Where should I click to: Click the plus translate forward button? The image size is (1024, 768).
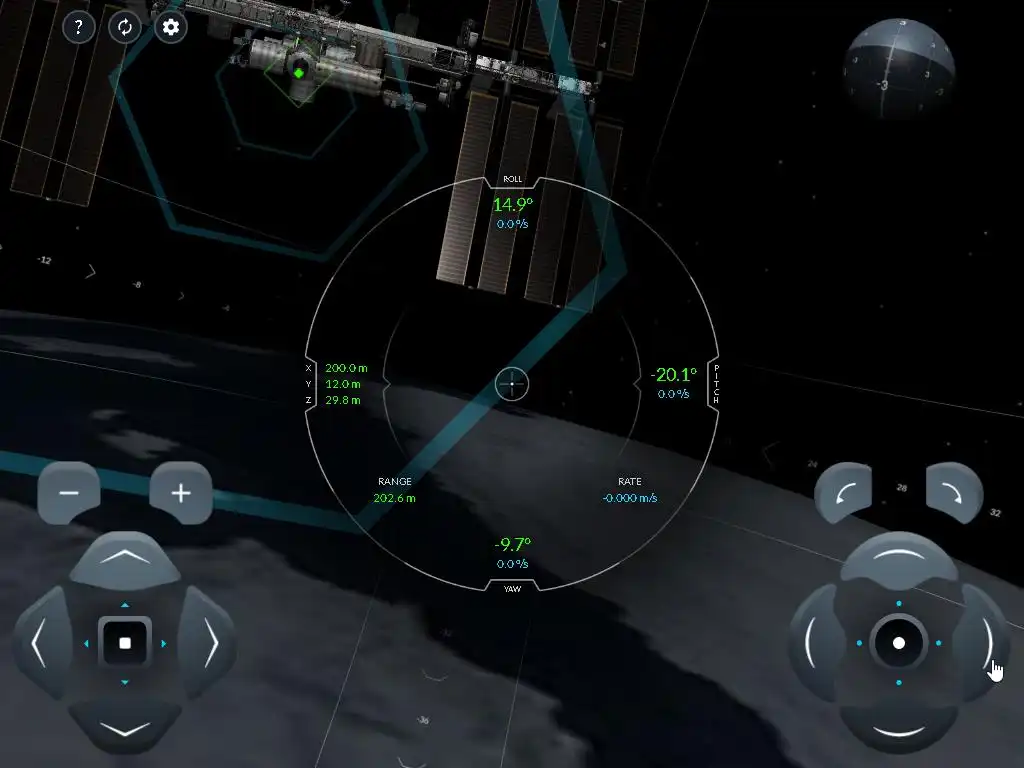coord(181,493)
